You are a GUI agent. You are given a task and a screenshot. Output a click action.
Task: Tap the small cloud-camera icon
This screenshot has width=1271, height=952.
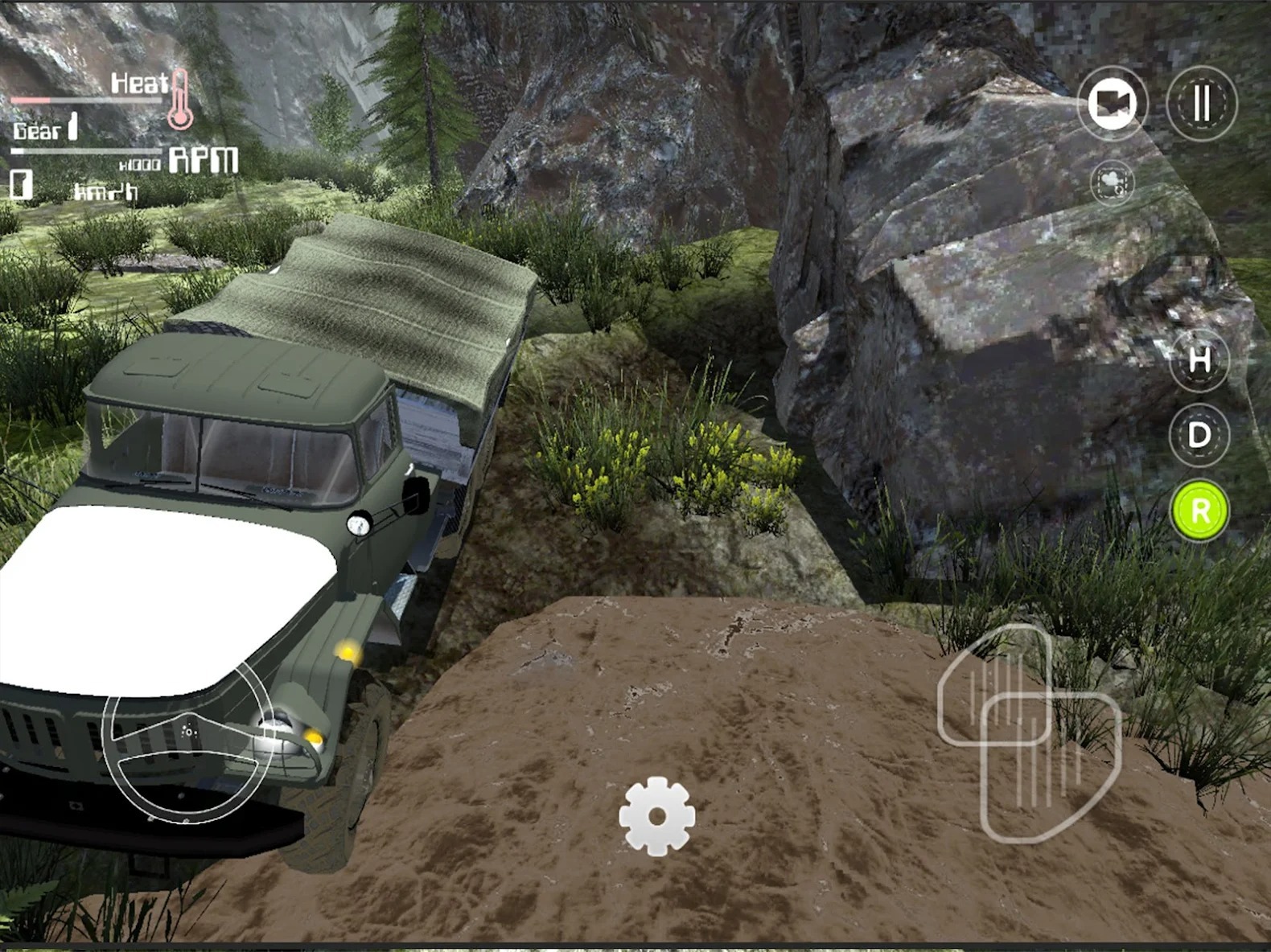pyautogui.click(x=1113, y=183)
